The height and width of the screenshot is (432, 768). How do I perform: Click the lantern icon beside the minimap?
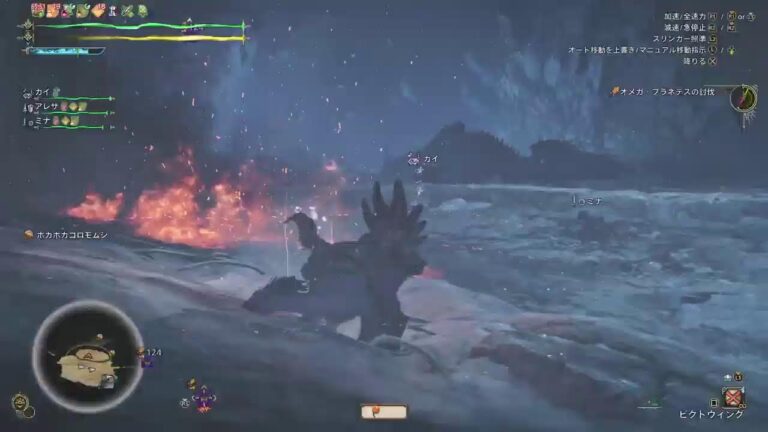point(20,404)
